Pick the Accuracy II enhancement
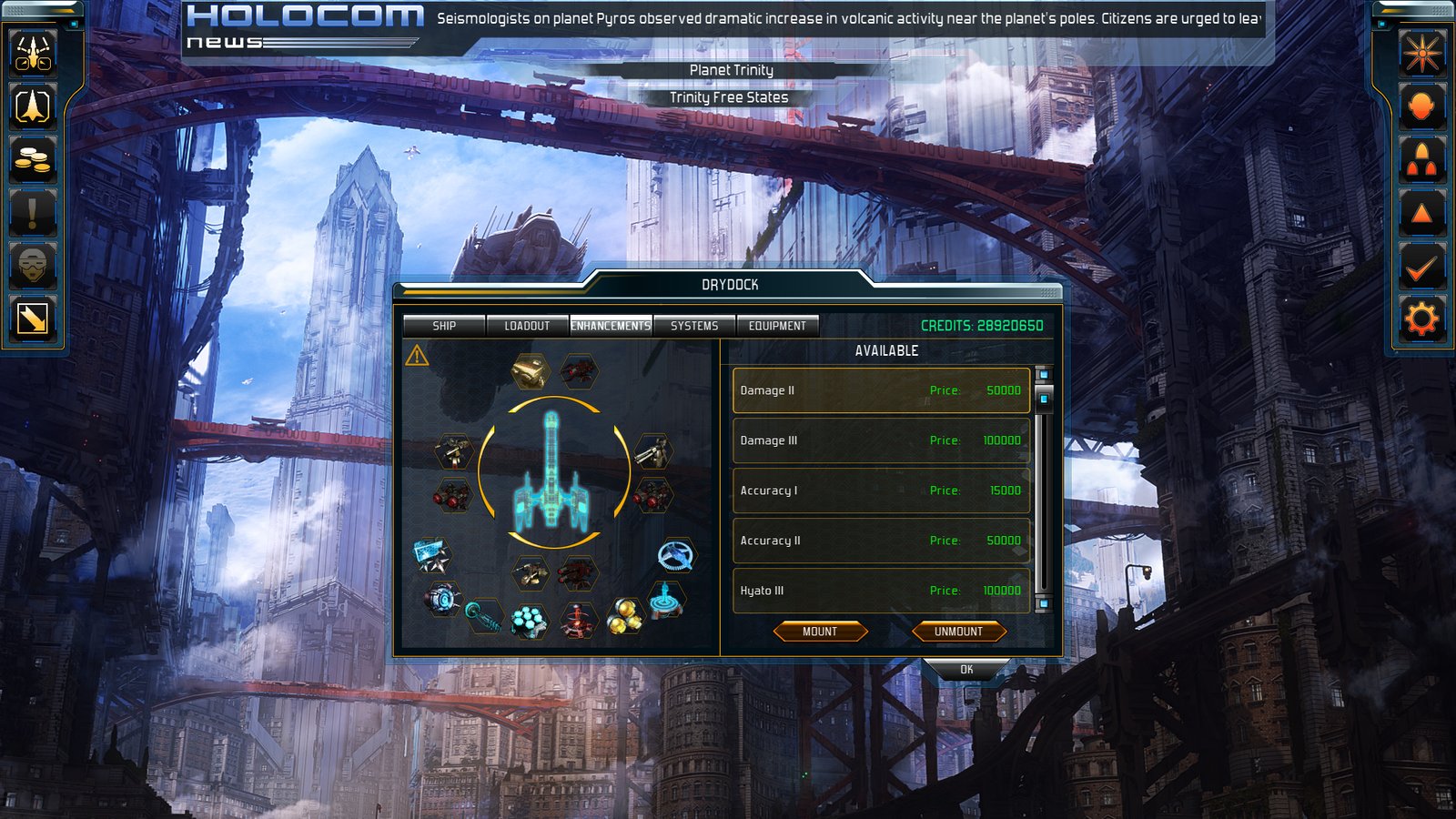Viewport: 1456px width, 819px height. [x=881, y=541]
